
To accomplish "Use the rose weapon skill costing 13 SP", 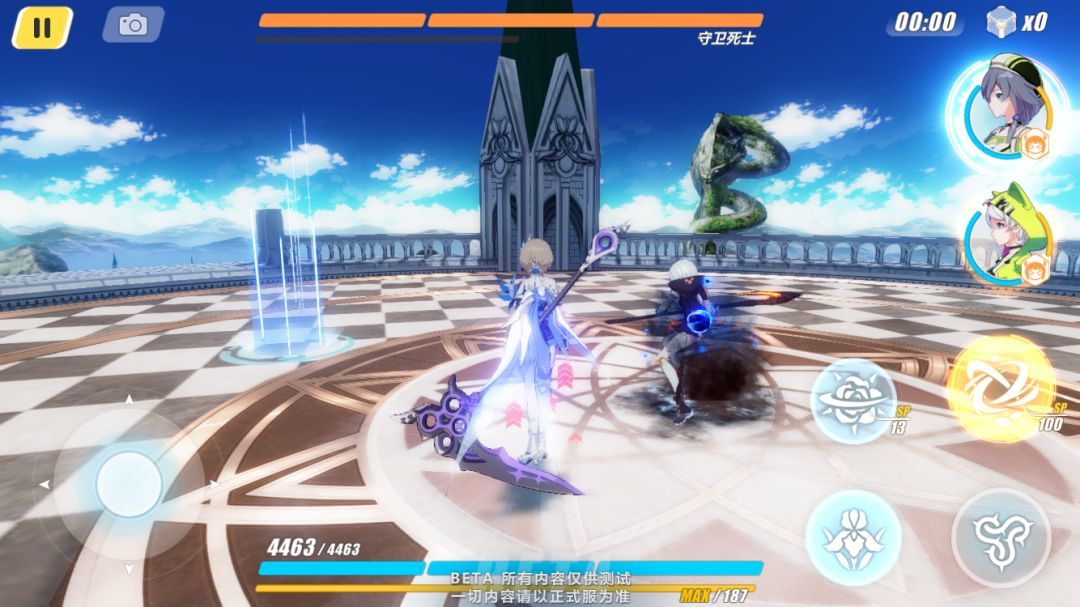I will coord(853,400).
